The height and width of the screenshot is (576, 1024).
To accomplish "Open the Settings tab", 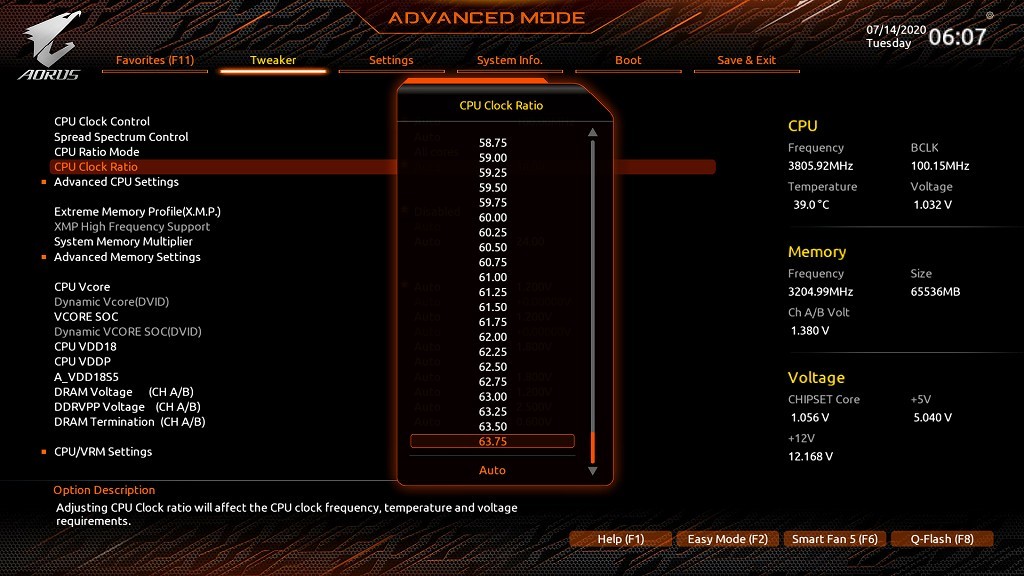I will point(391,60).
